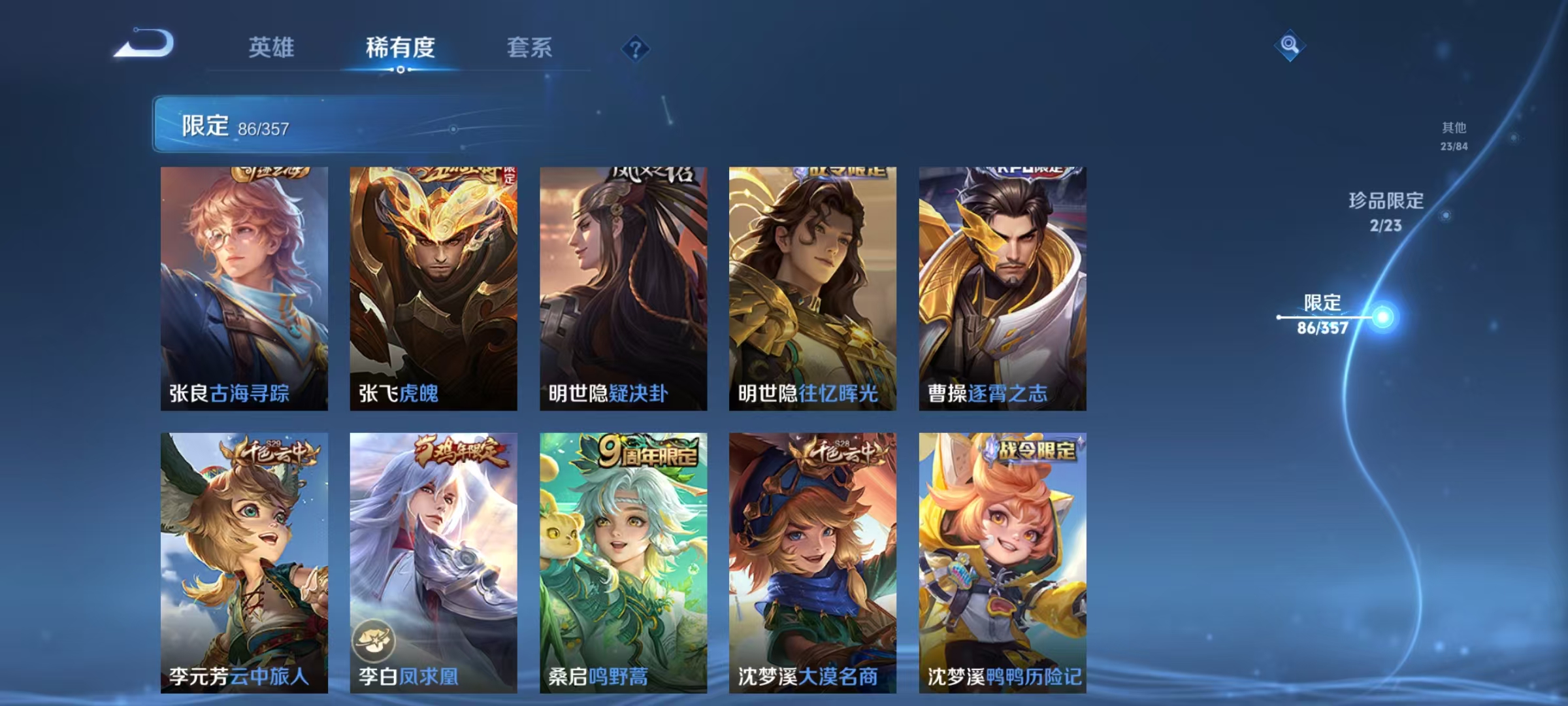Screen dimensions: 1568x706
Task: Switch to the 套系 tab
Action: 530,47
